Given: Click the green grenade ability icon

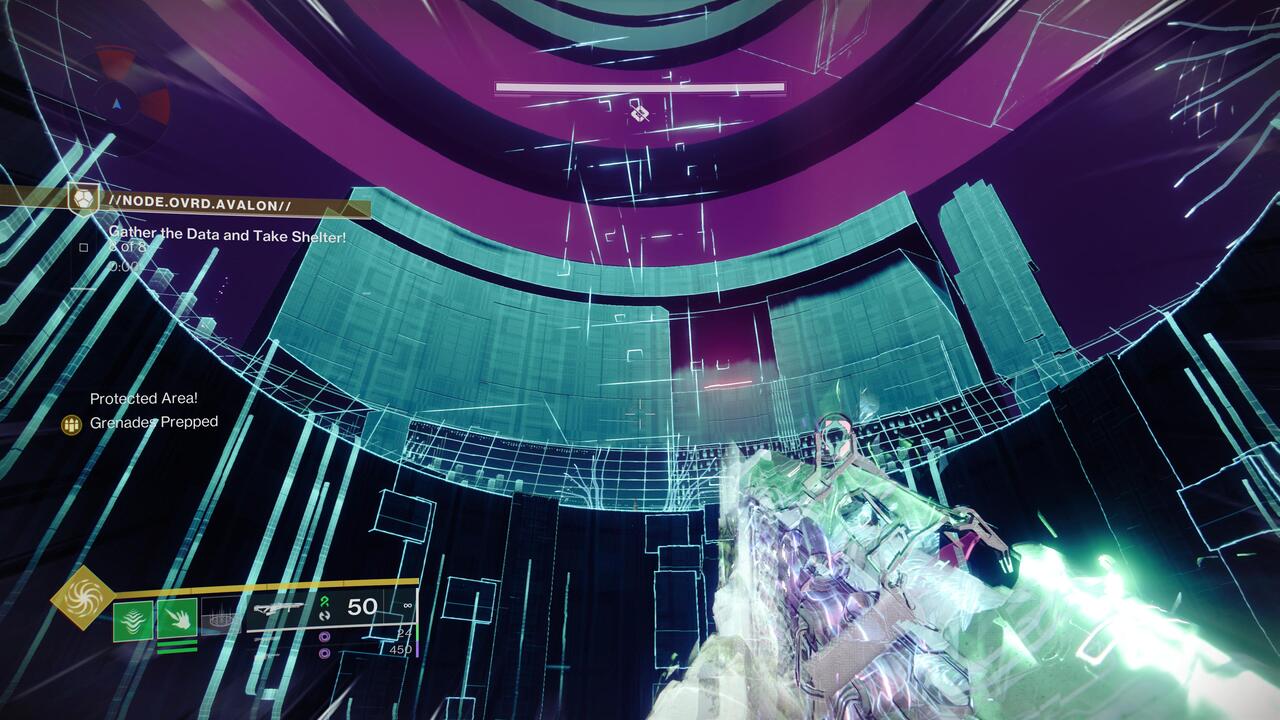Looking at the screenshot, I should pyautogui.click(x=131, y=619).
